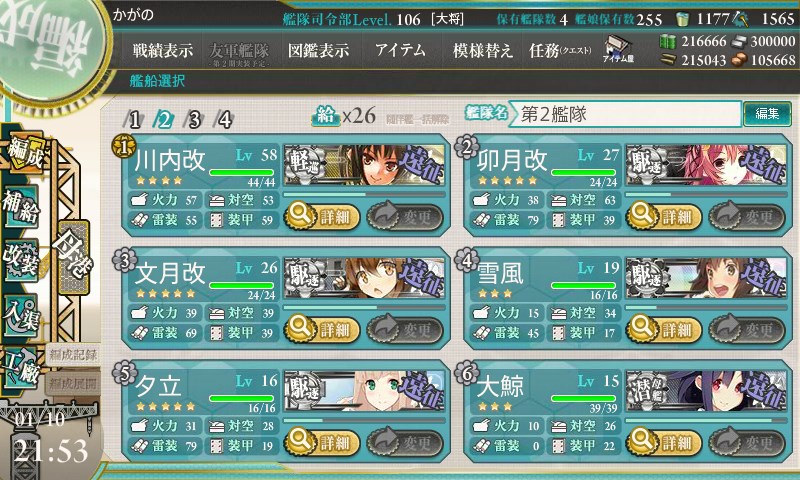The image size is (800, 480).
Task: Switch to fleet tab 4
Action: pyautogui.click(x=226, y=119)
